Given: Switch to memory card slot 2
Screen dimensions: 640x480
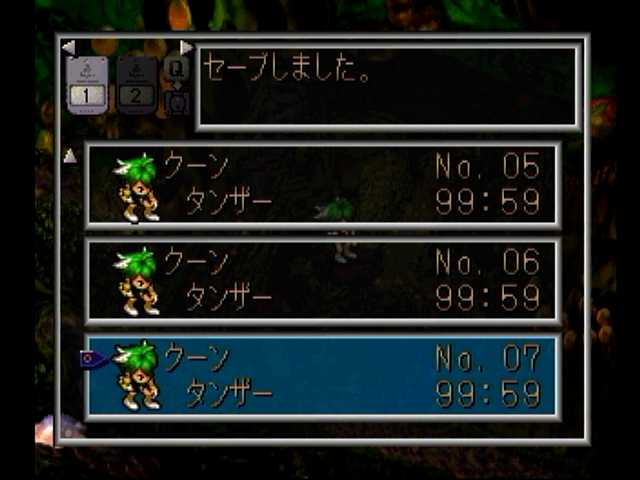Looking at the screenshot, I should tap(137, 84).
